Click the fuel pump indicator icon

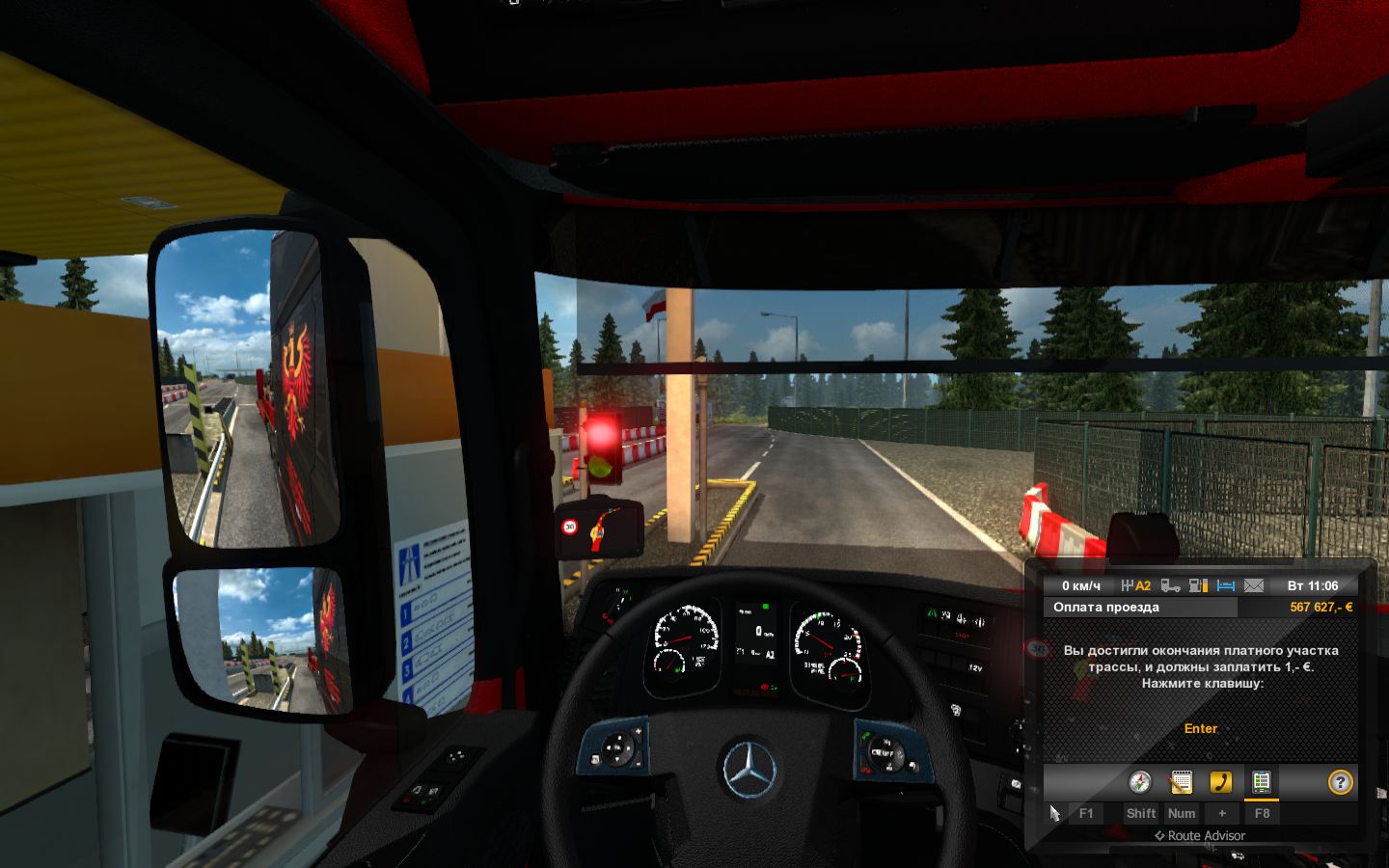tap(1198, 585)
